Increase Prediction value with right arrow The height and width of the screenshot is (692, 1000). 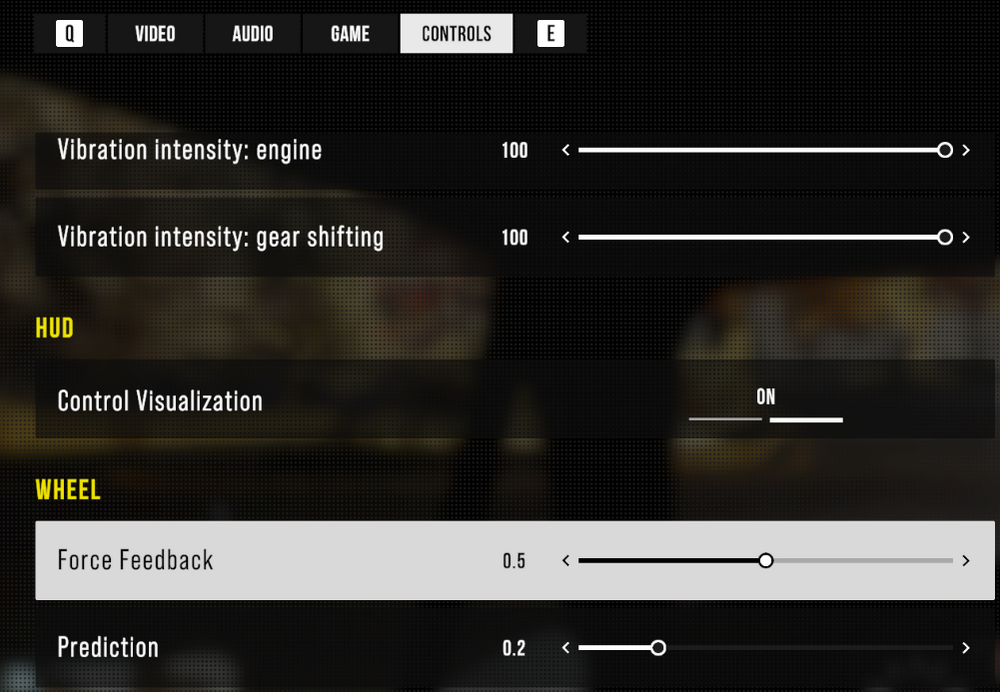click(x=966, y=648)
